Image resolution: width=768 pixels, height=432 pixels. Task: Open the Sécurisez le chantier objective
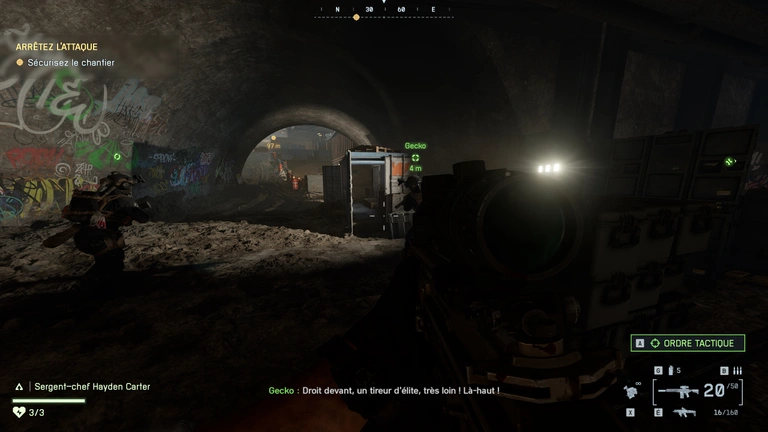[x=70, y=63]
